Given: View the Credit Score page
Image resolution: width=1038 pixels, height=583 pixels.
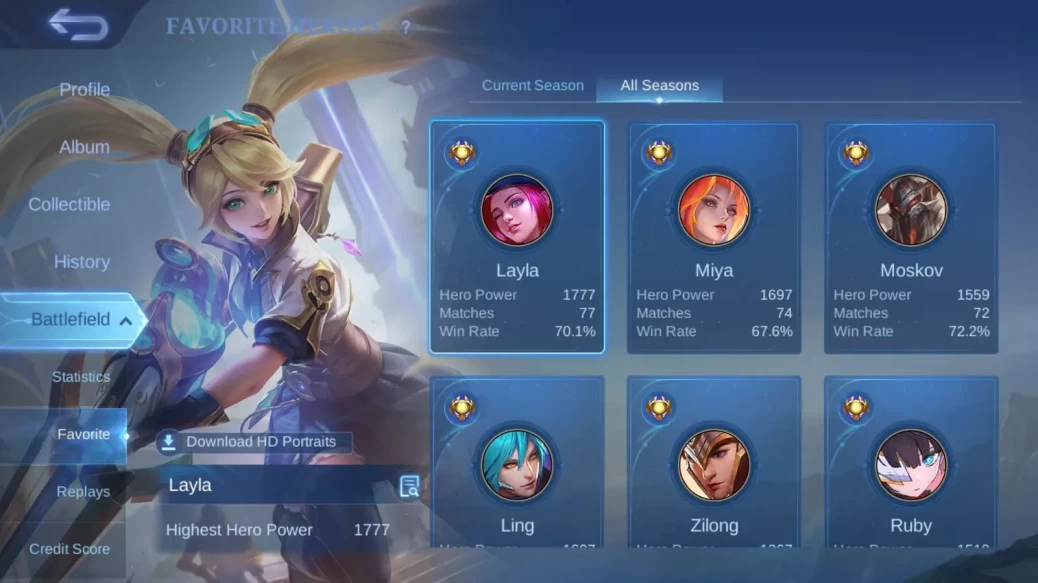Looking at the screenshot, I should click(x=69, y=549).
